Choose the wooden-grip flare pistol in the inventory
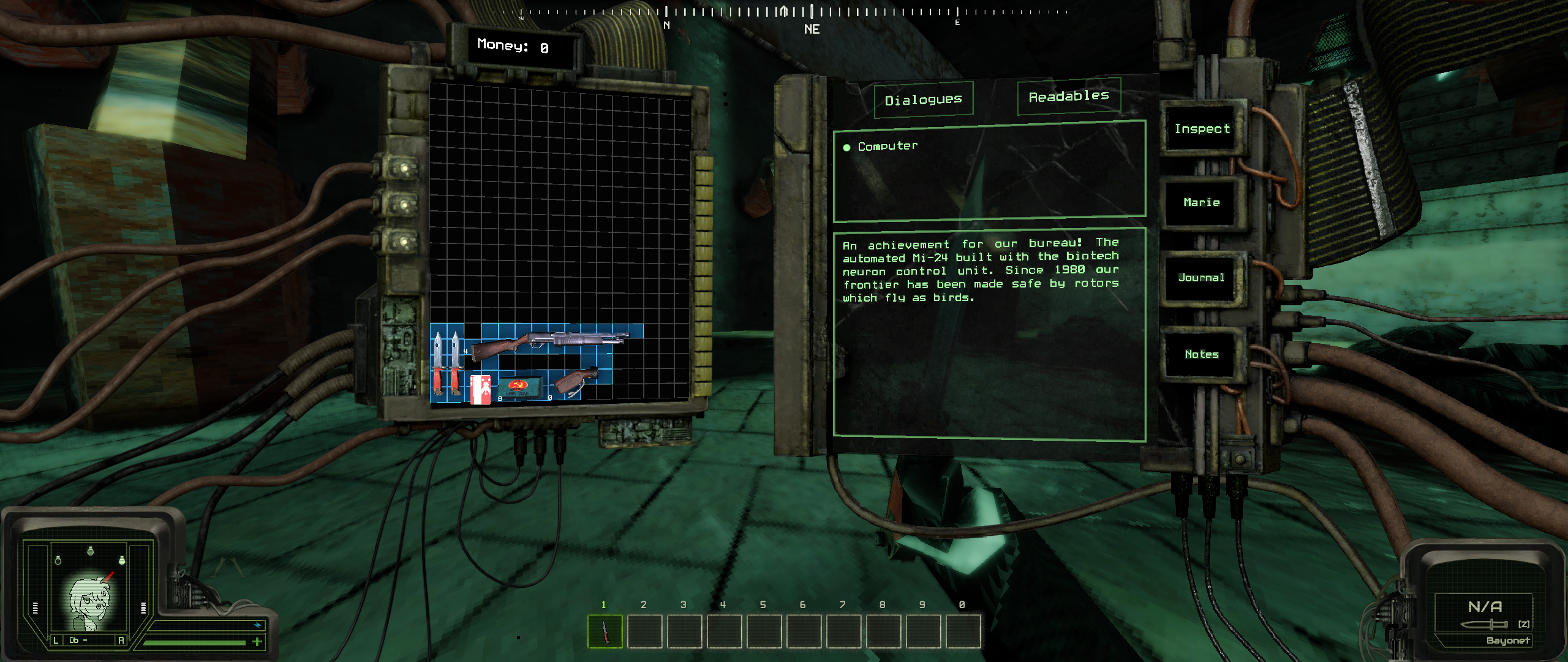The height and width of the screenshot is (662, 1568). 576,381
